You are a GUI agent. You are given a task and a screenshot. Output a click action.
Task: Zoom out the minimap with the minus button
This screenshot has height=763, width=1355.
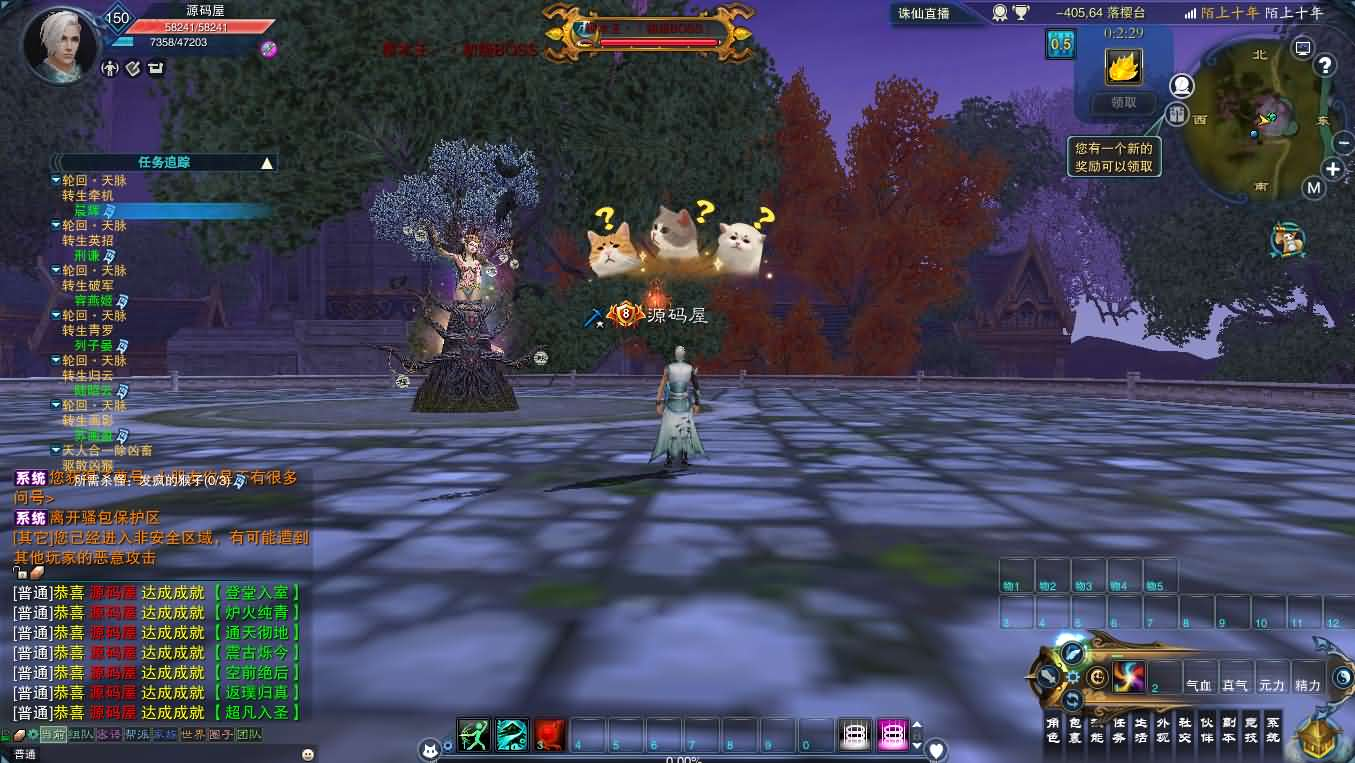(x=1343, y=144)
